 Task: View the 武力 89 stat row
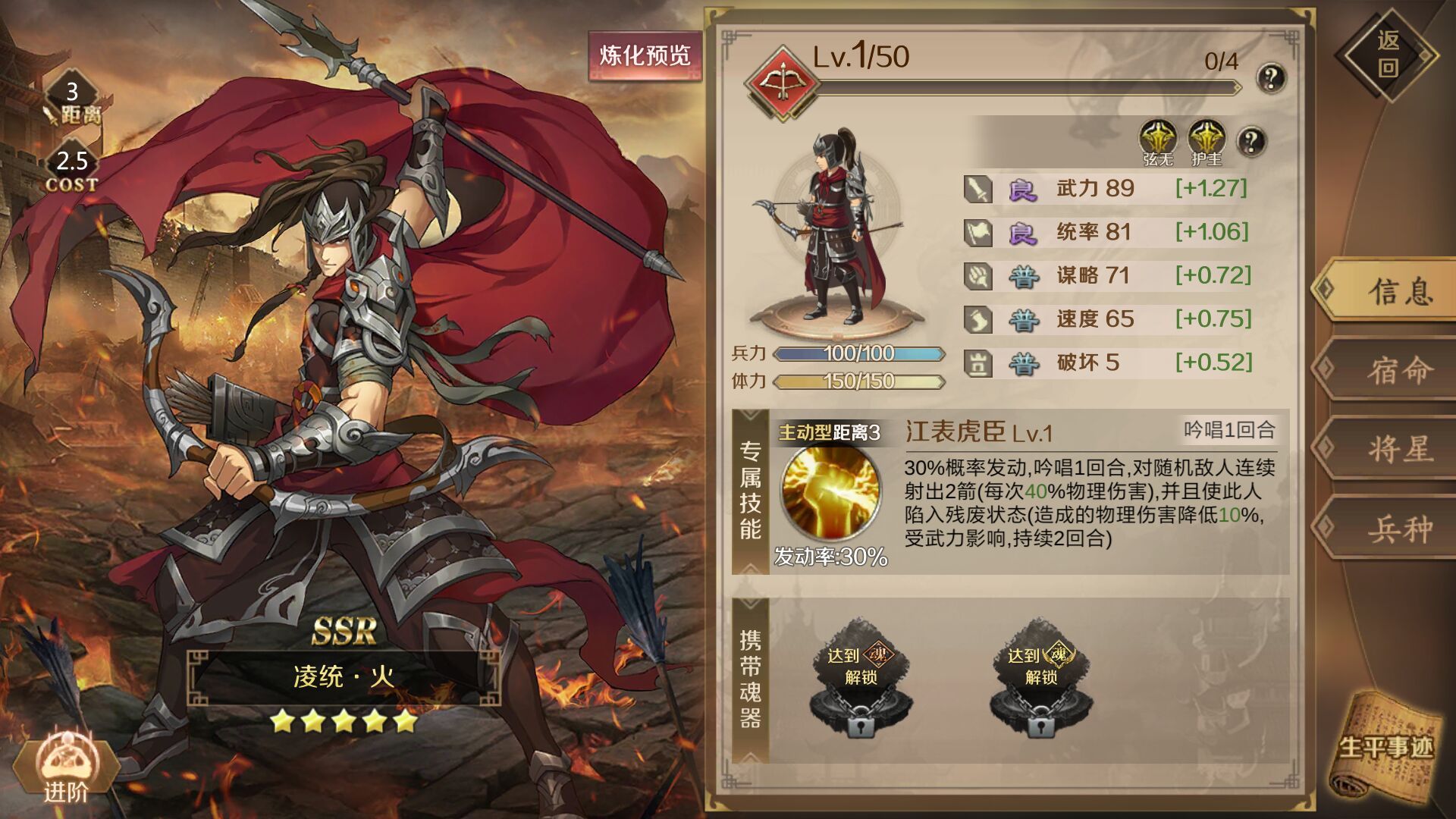click(x=1107, y=188)
